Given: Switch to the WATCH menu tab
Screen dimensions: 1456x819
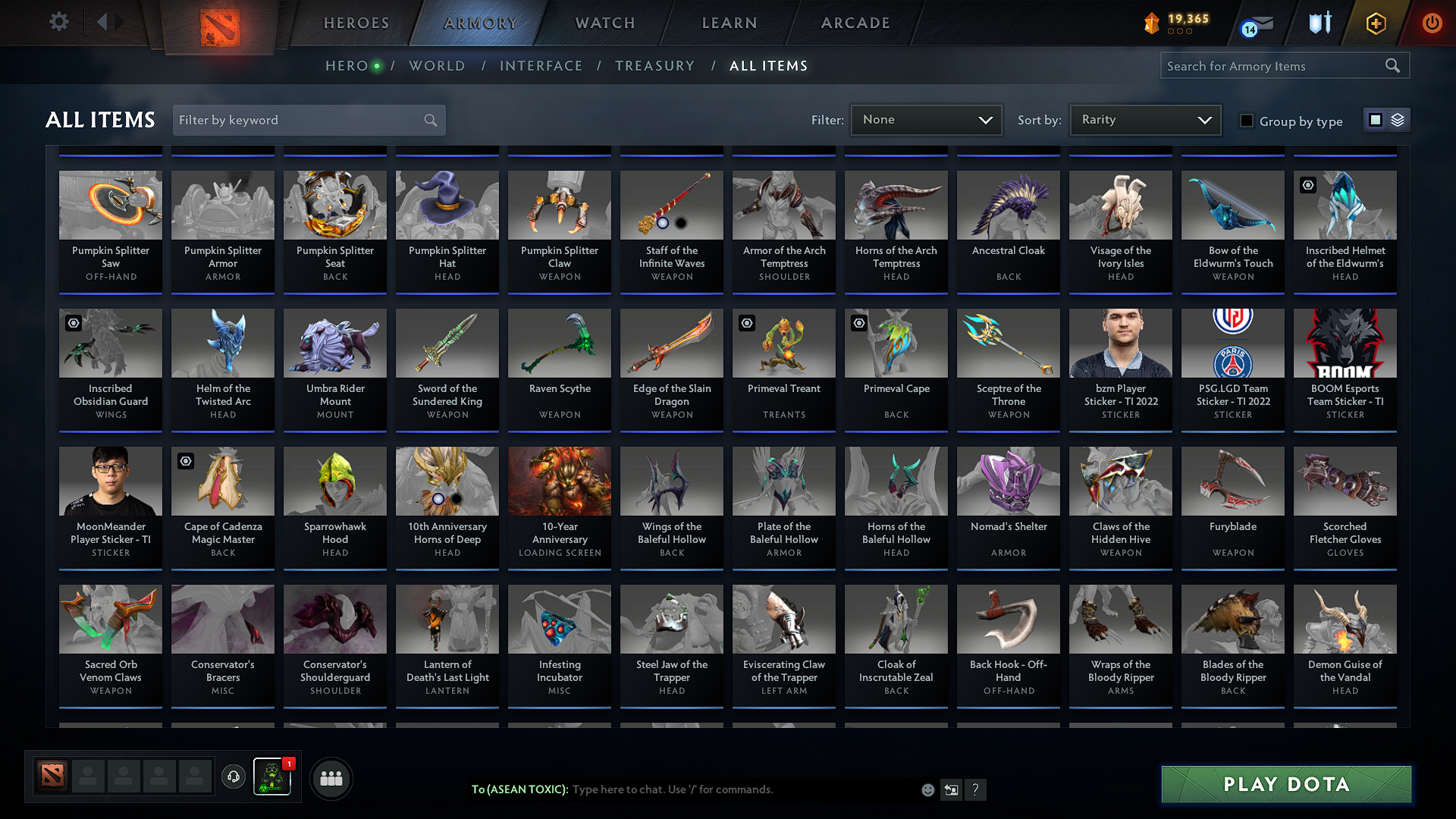Looking at the screenshot, I should point(603,23).
